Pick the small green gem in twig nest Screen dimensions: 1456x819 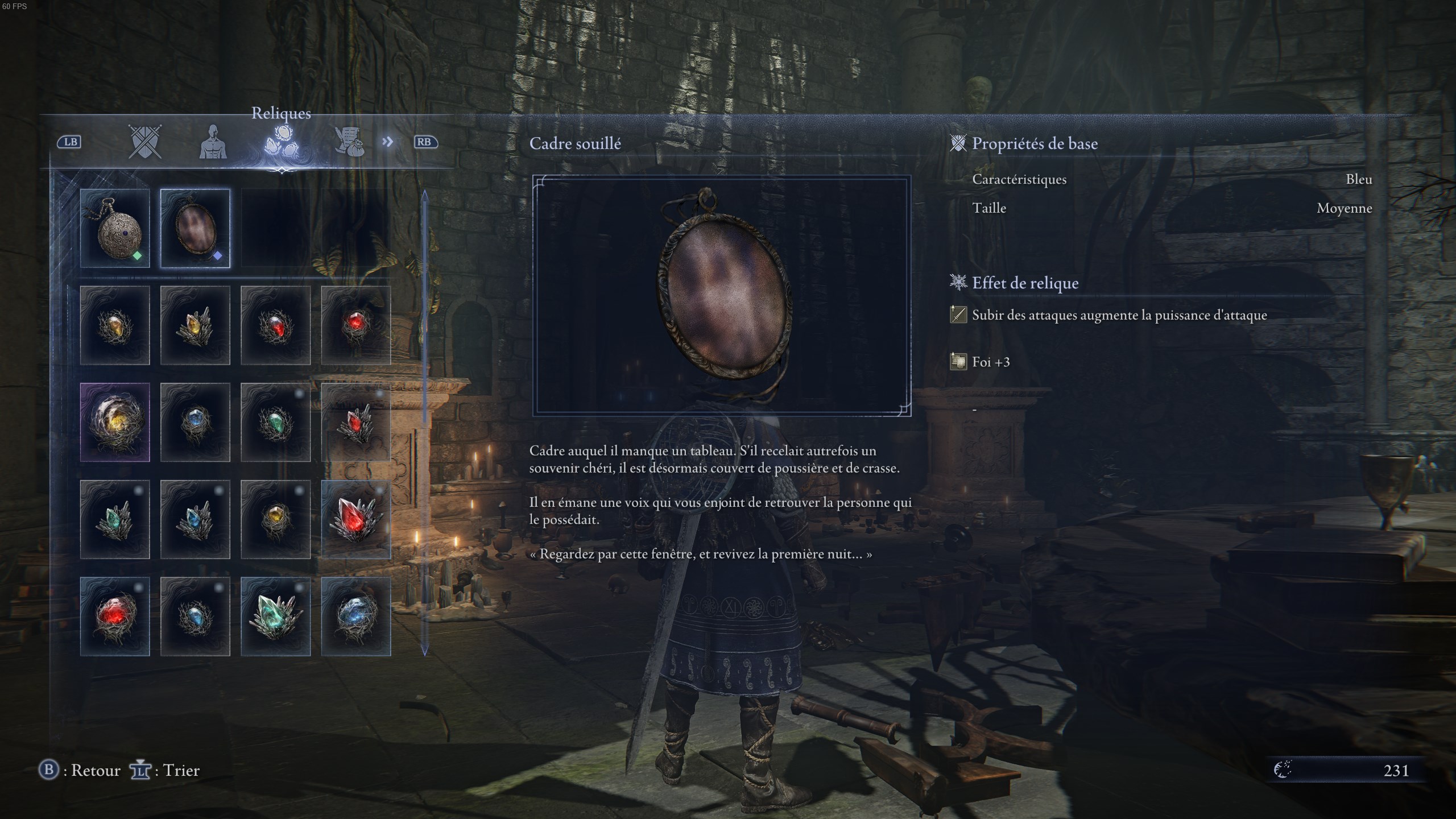point(275,422)
